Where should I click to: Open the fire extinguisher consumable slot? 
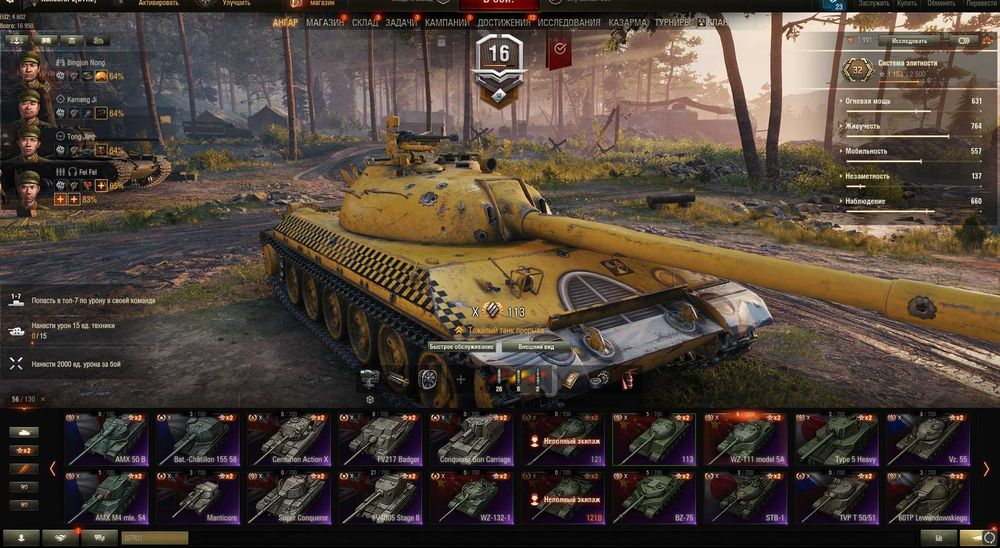point(630,378)
